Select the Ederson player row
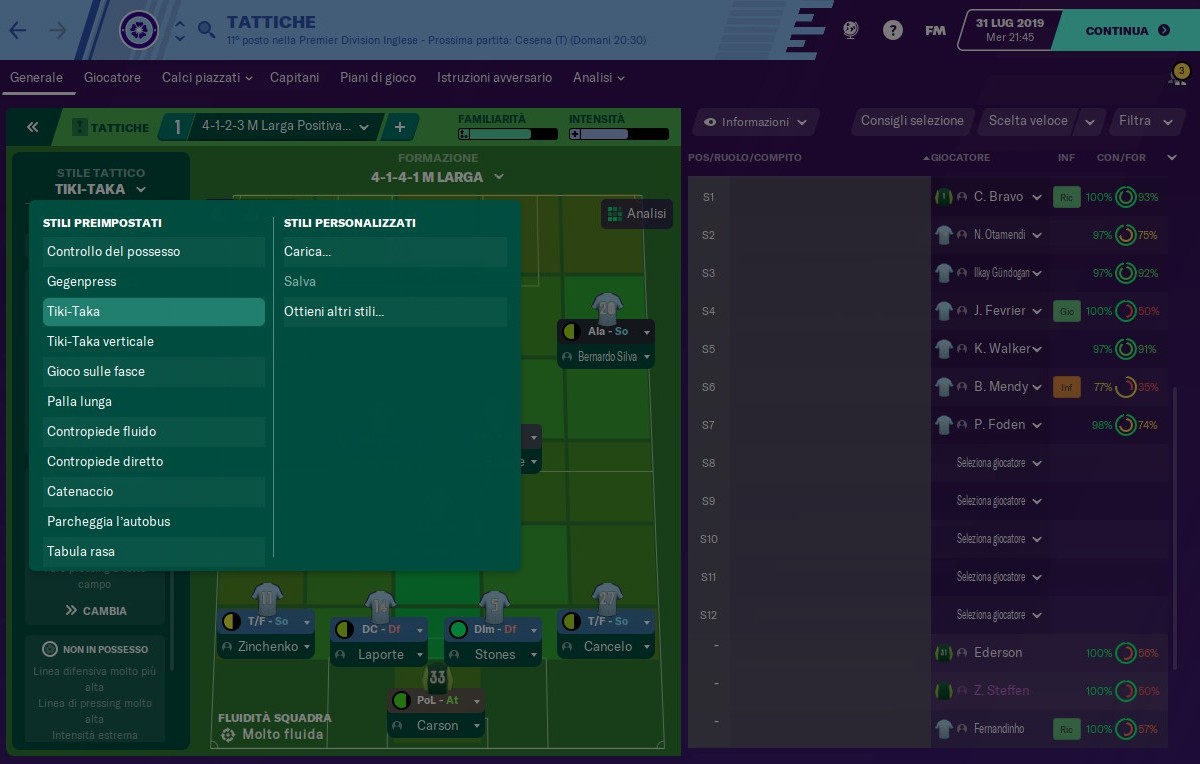Image resolution: width=1200 pixels, height=764 pixels. pyautogui.click(x=997, y=653)
